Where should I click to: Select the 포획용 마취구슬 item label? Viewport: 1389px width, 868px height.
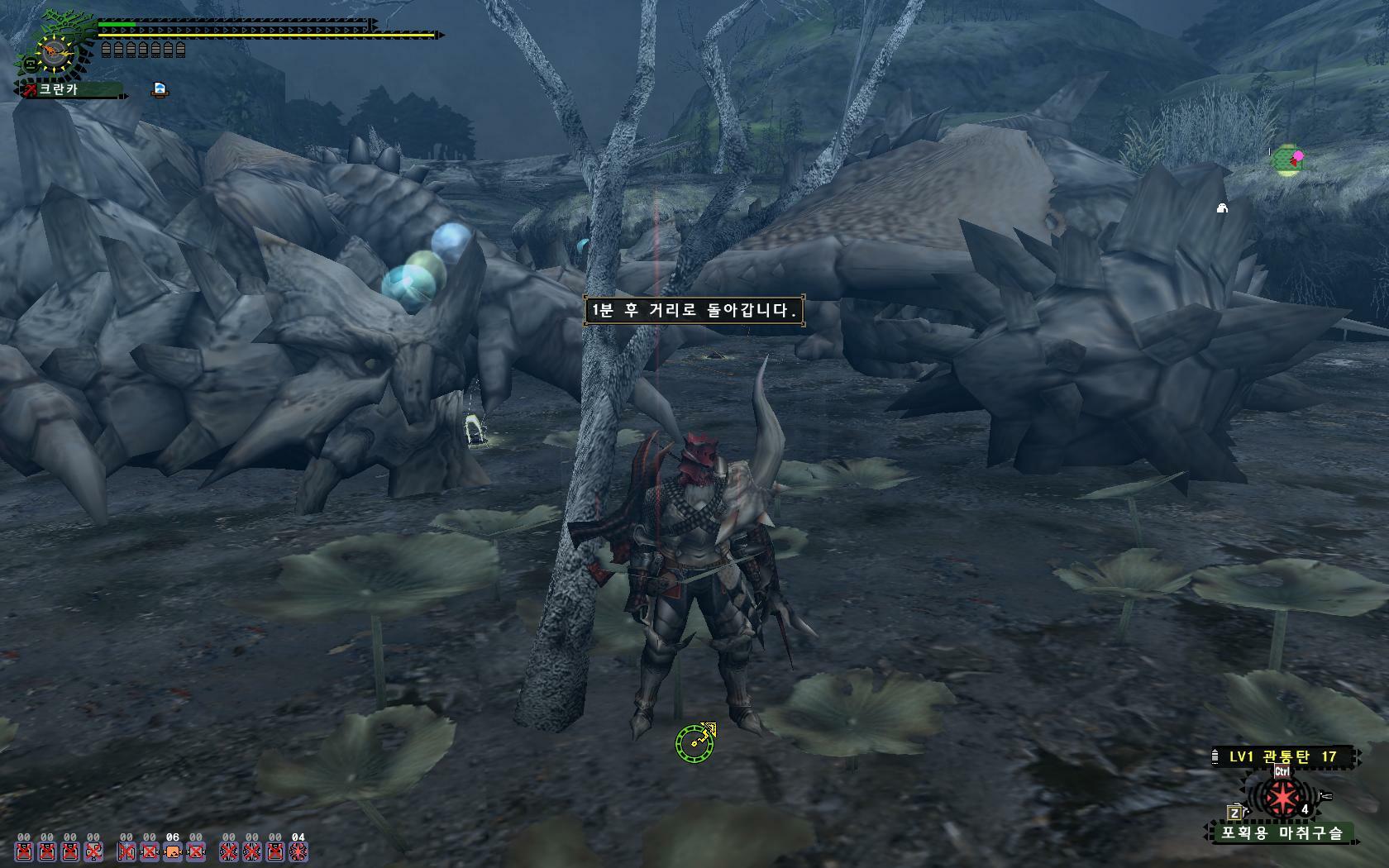tap(1282, 832)
